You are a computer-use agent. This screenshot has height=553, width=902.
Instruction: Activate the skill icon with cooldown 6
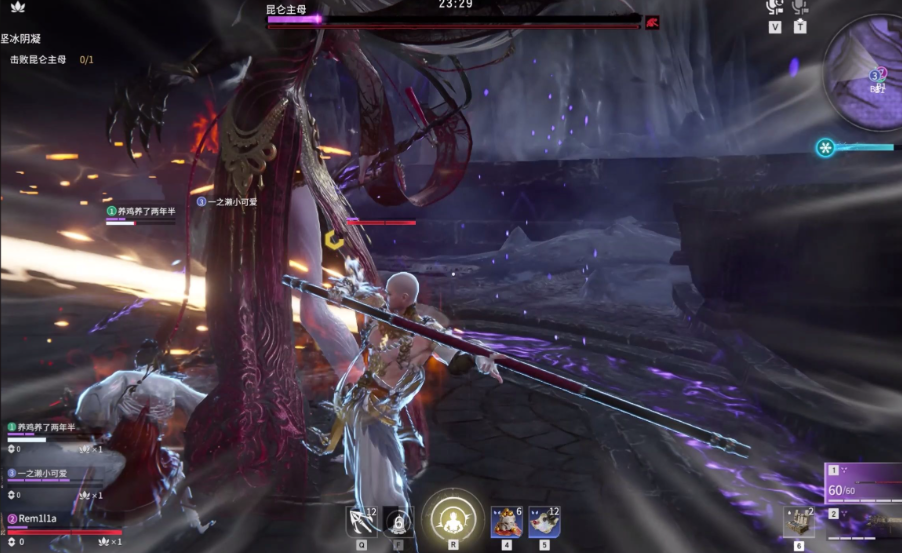click(397, 521)
